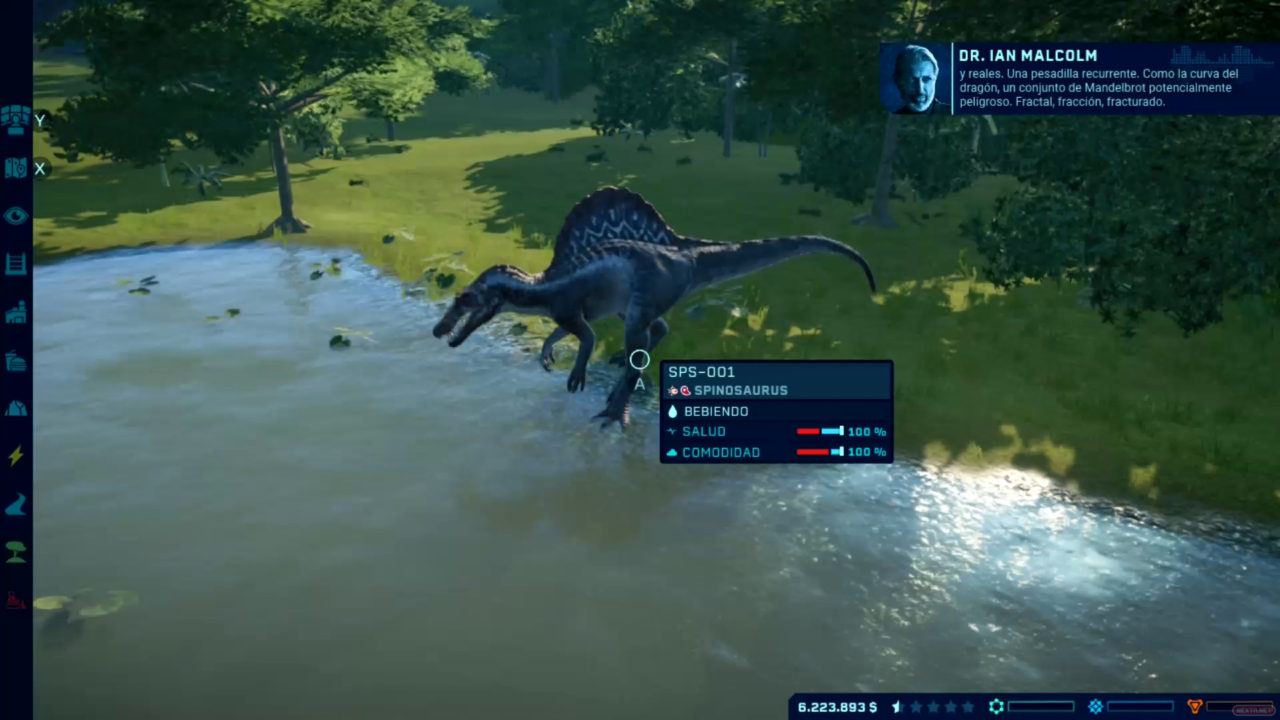1280x720 pixels.
Task: Open the enclosures fence build category
Action: pyautogui.click(x=15, y=264)
